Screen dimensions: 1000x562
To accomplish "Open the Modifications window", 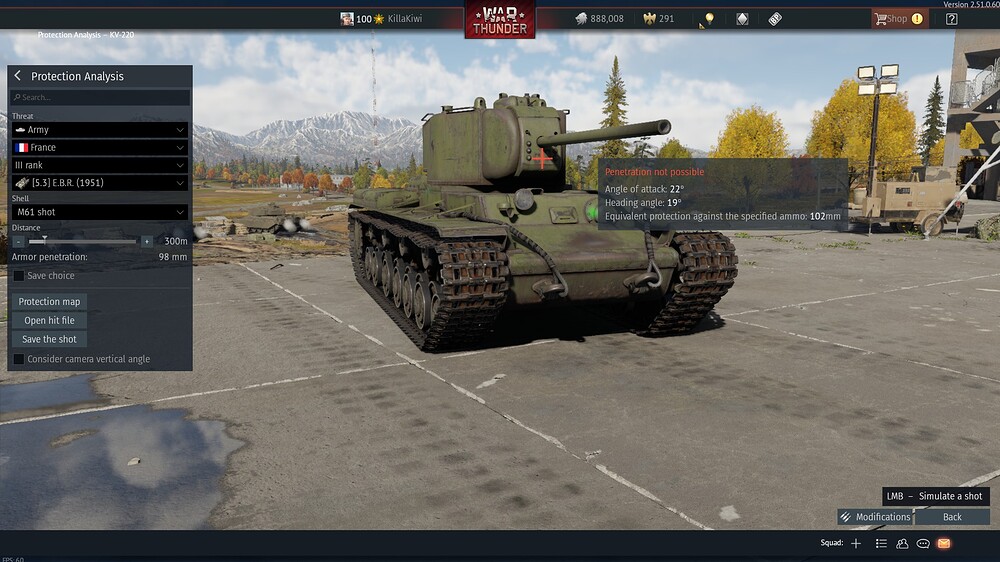I will tap(875, 517).
